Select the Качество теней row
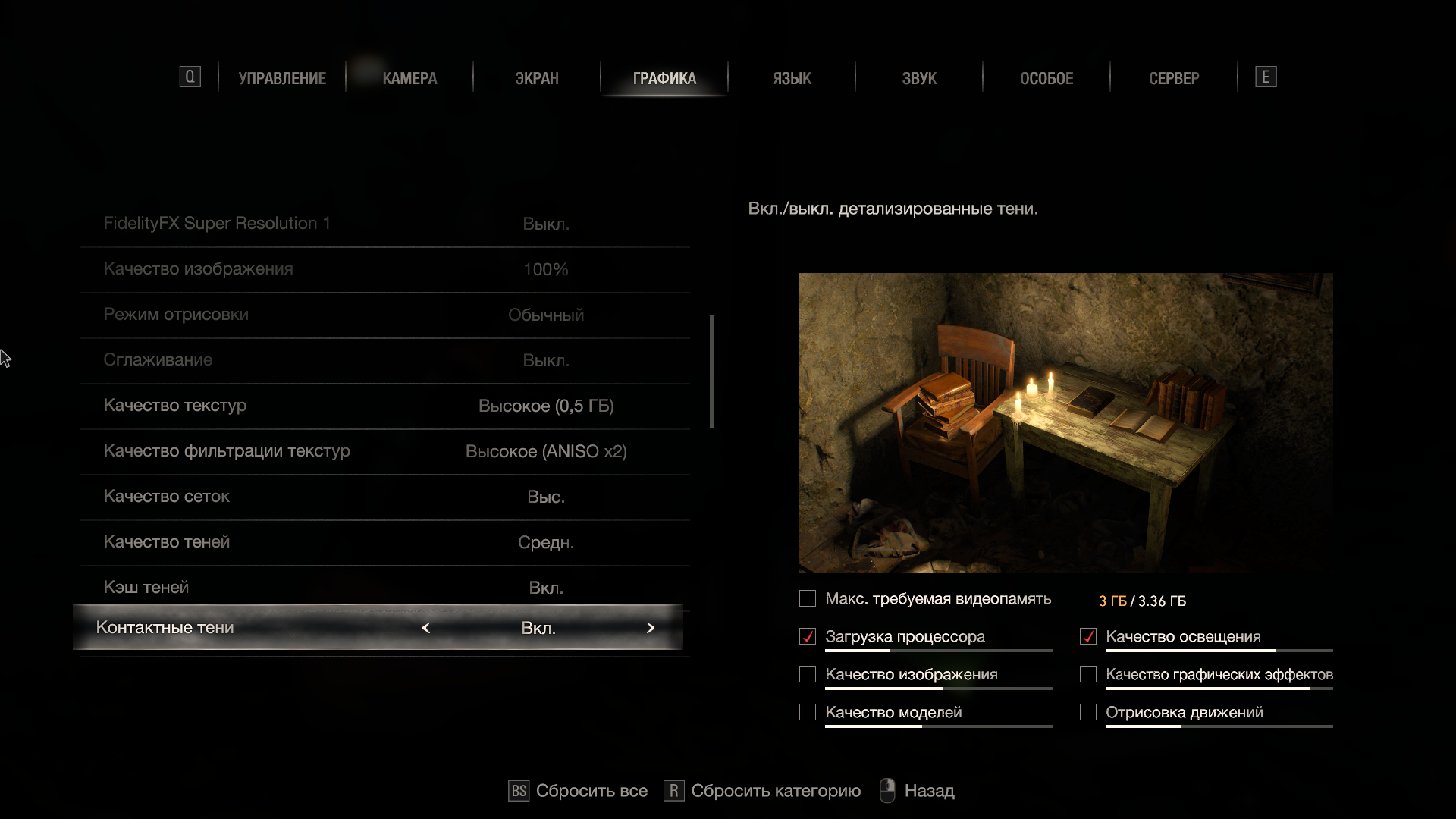The height and width of the screenshot is (819, 1456). pyautogui.click(x=384, y=542)
